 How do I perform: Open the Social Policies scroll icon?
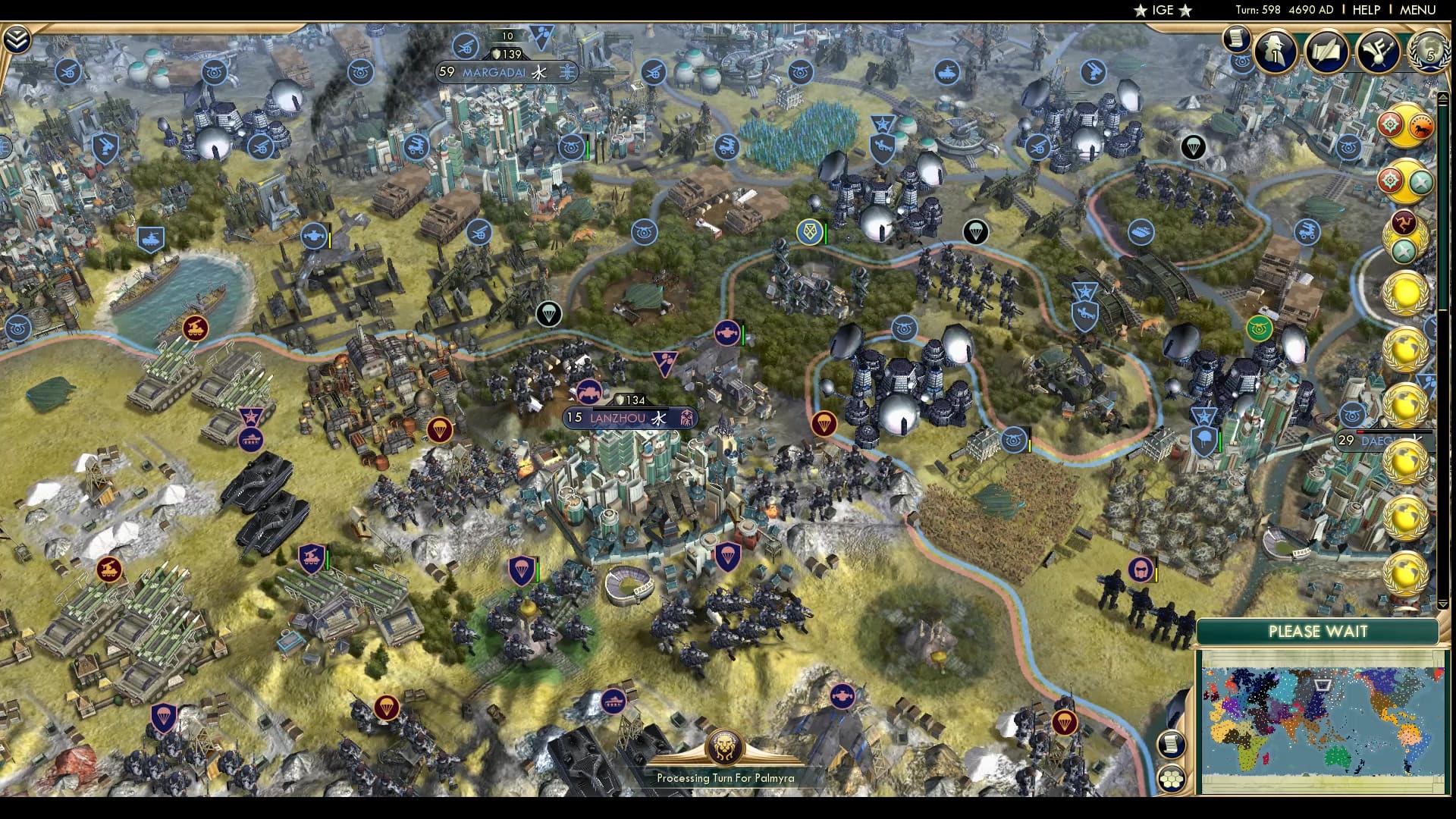pyautogui.click(x=1326, y=52)
